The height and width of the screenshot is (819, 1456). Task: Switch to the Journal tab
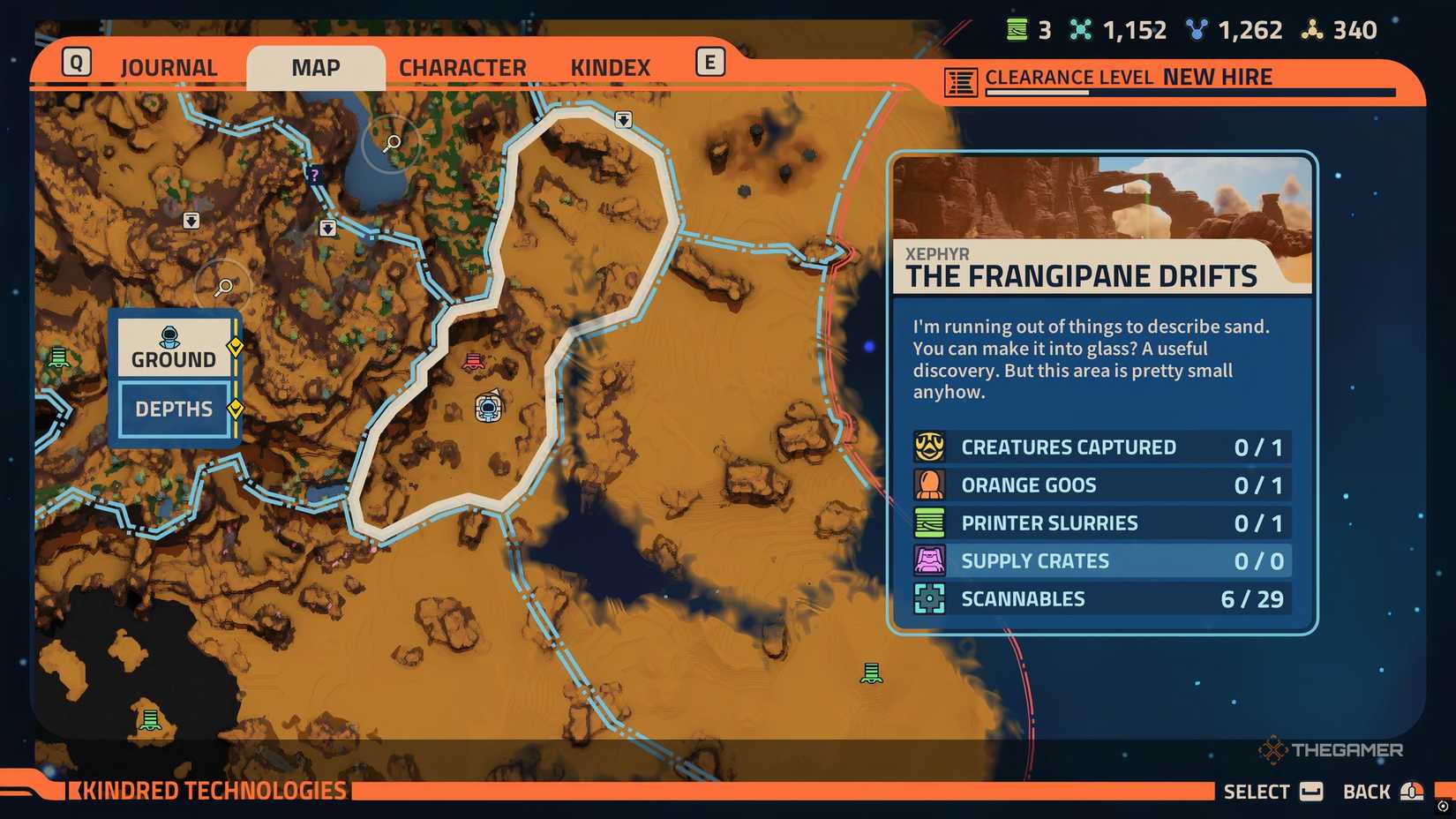(169, 66)
